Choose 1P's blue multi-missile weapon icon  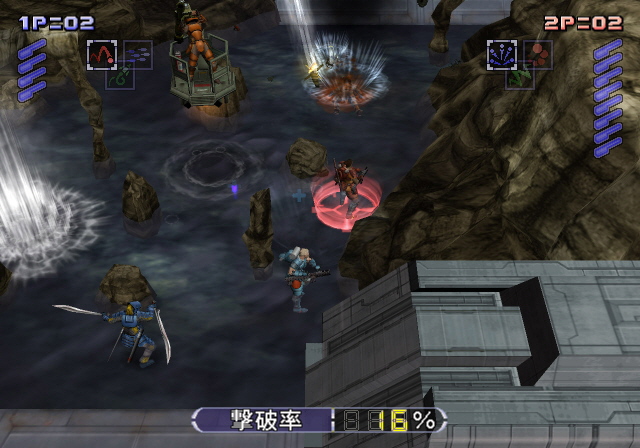tap(137, 54)
